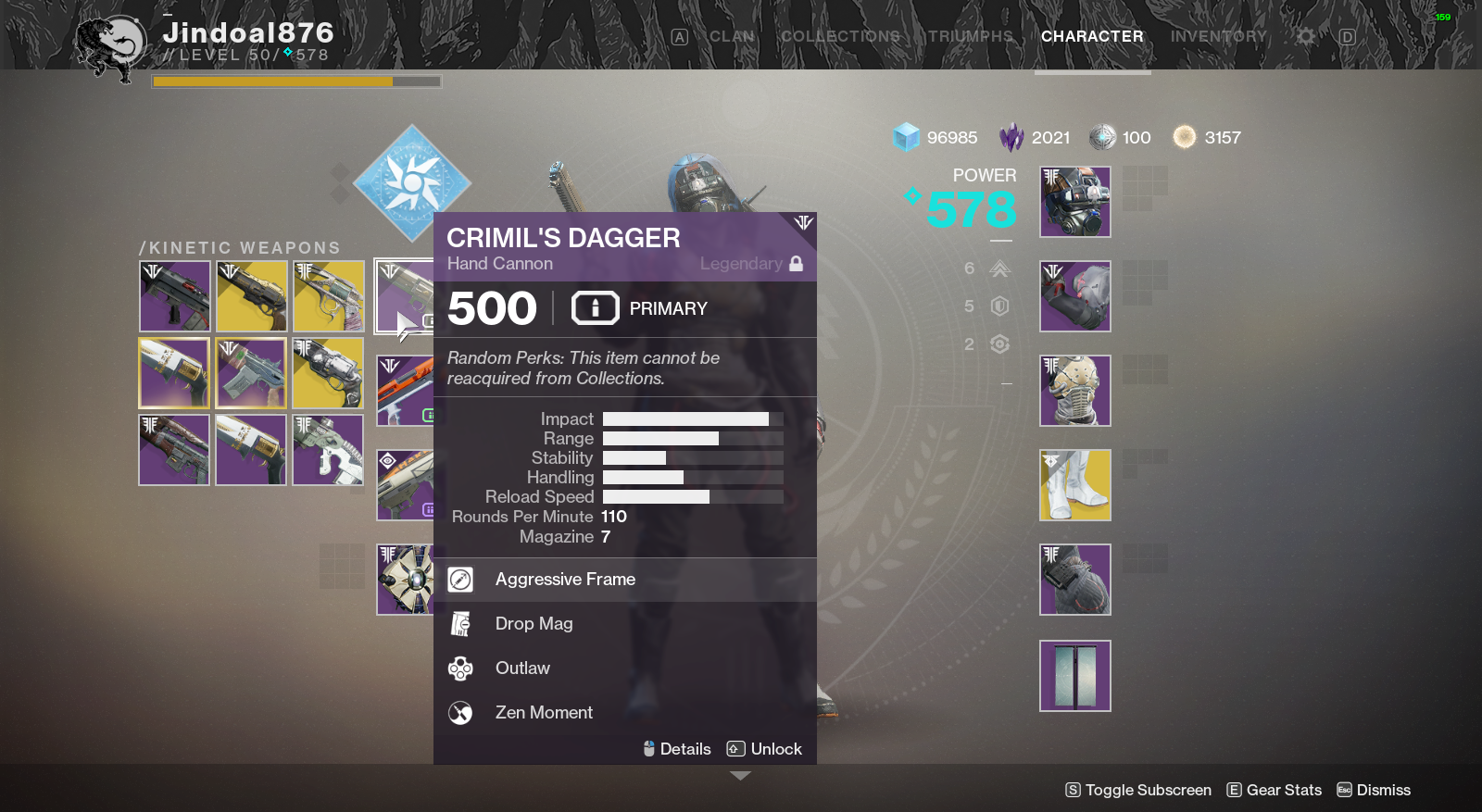Open the COLLECTIONS section

pyautogui.click(x=838, y=36)
